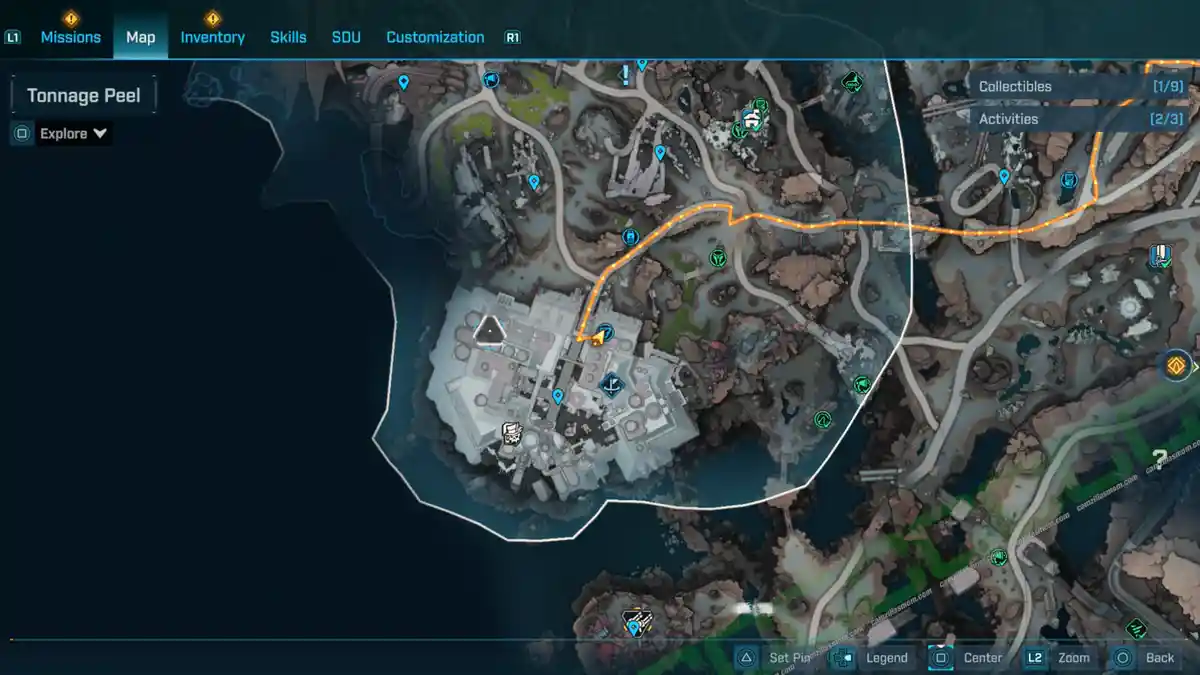
Task: Switch to the Missions tab
Action: (70, 37)
